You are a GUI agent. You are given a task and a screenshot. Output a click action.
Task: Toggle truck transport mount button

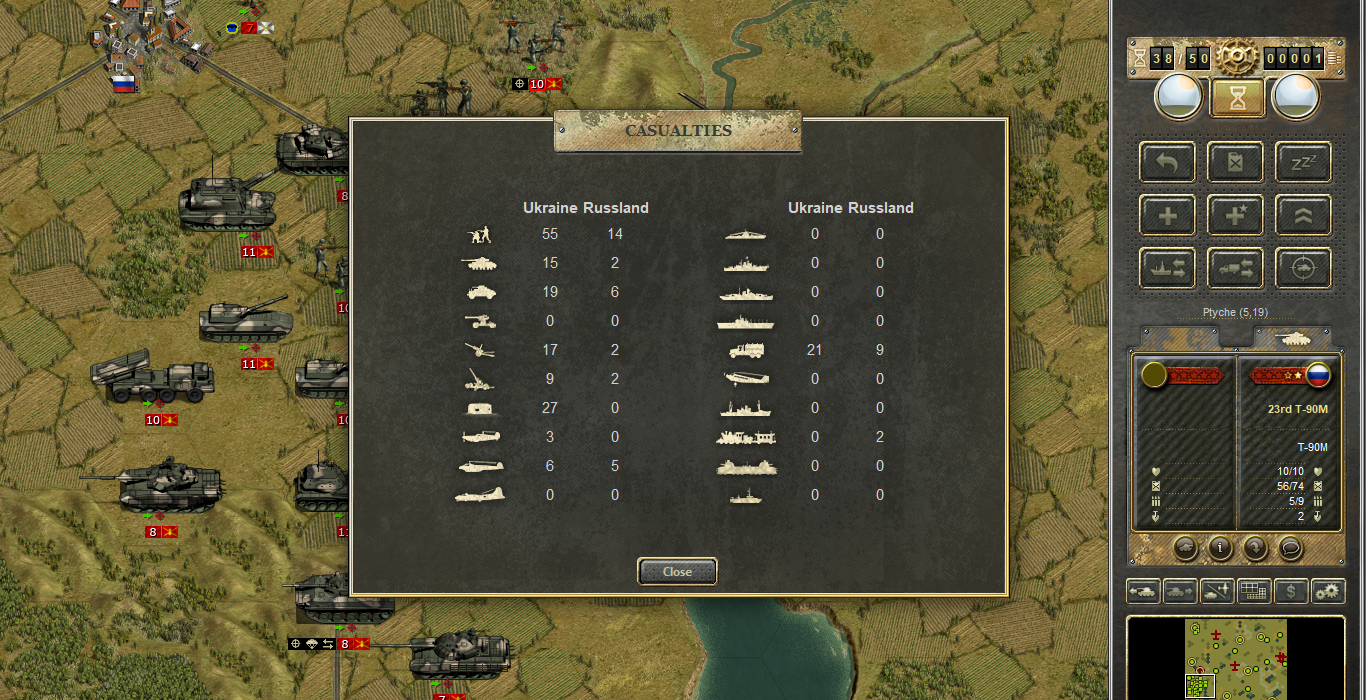pos(1236,268)
